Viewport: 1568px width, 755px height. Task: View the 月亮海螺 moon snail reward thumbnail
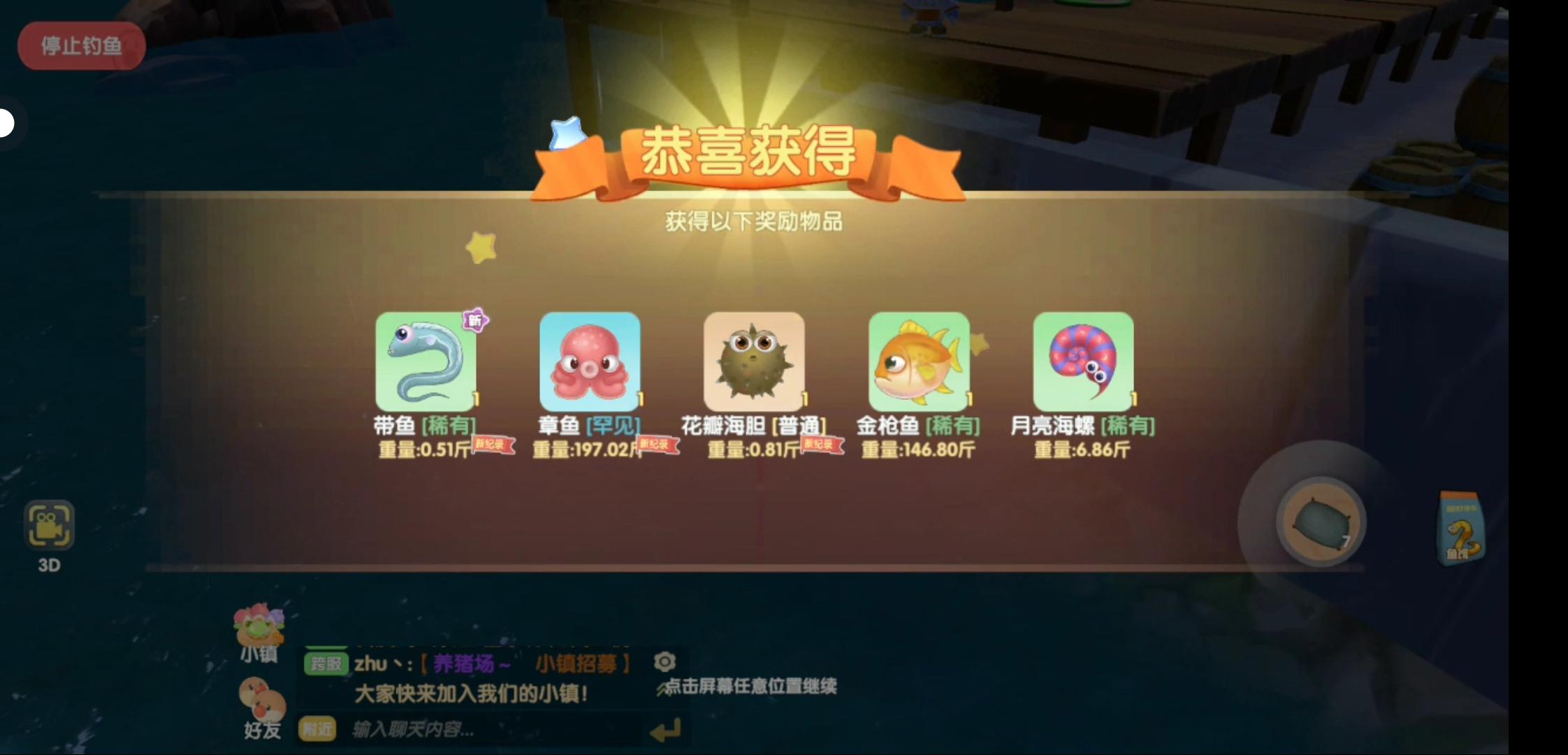pos(1082,363)
